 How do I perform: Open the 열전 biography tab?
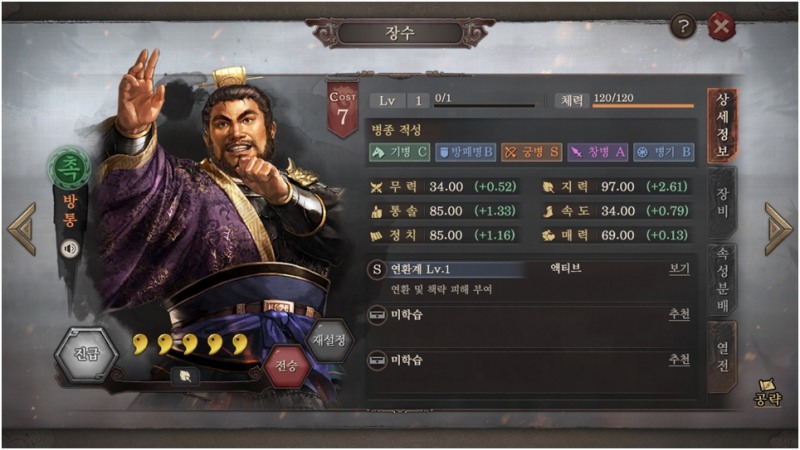pyautogui.click(x=720, y=351)
